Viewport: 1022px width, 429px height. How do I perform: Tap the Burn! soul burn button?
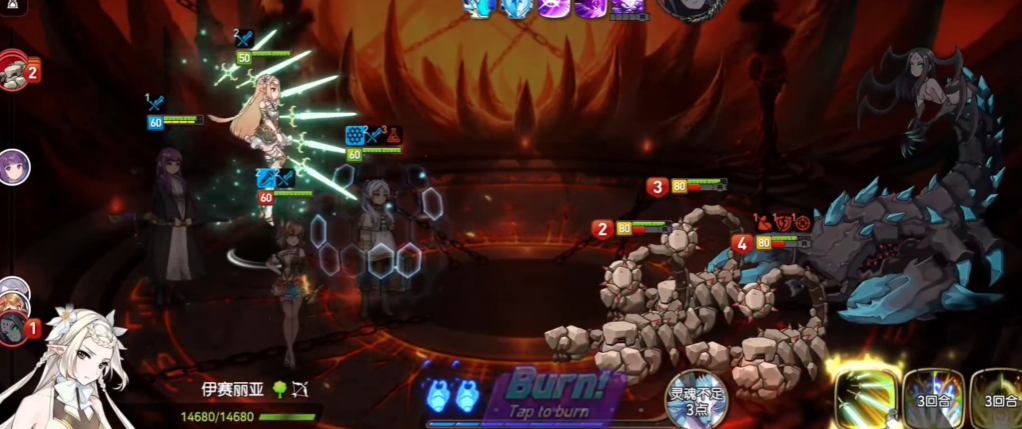point(554,392)
